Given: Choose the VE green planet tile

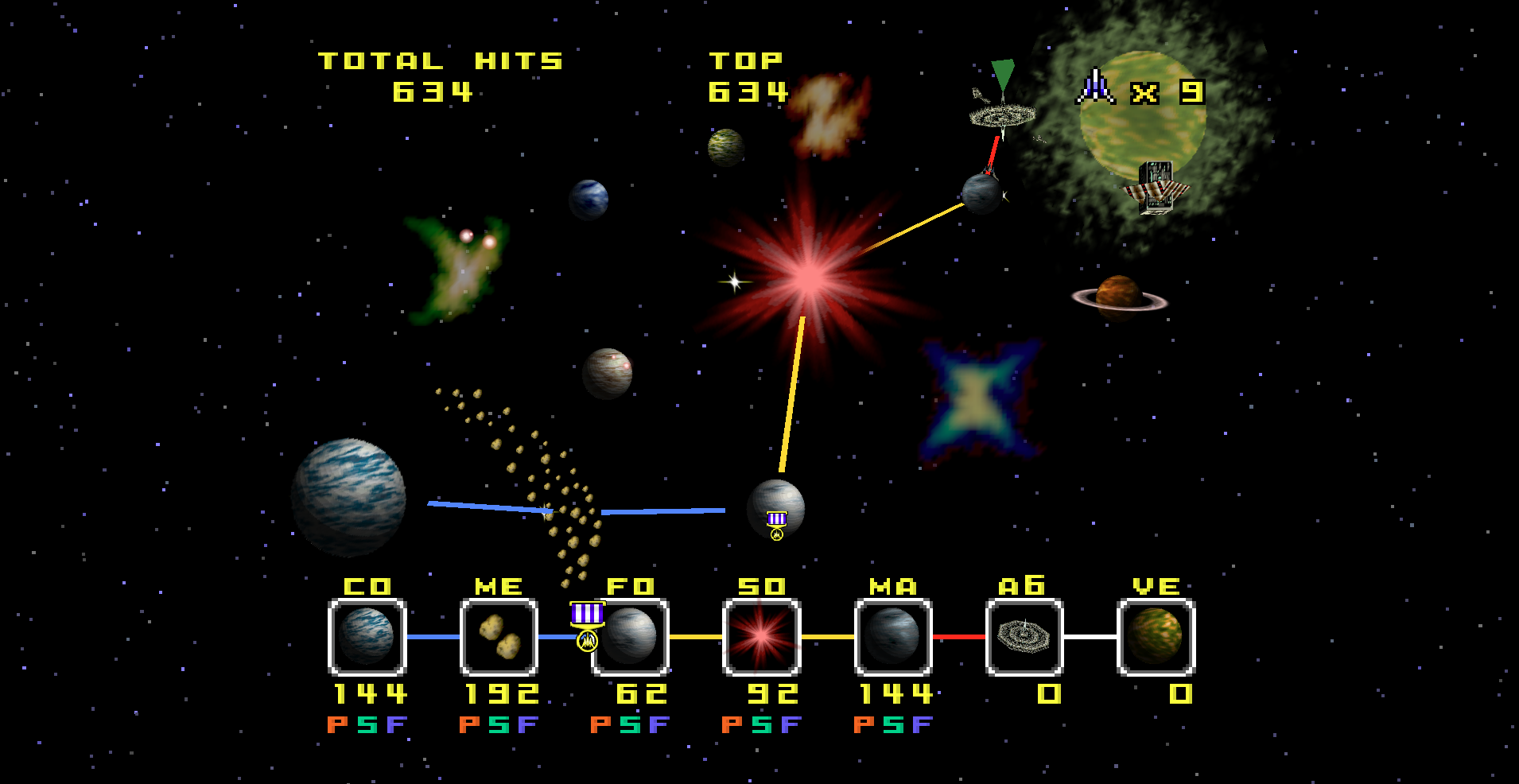Looking at the screenshot, I should coord(1156,637).
